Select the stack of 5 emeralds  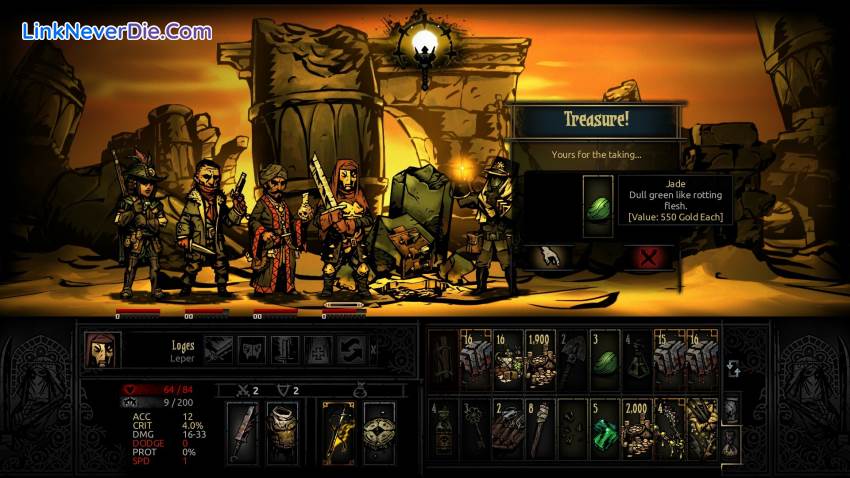click(x=603, y=428)
